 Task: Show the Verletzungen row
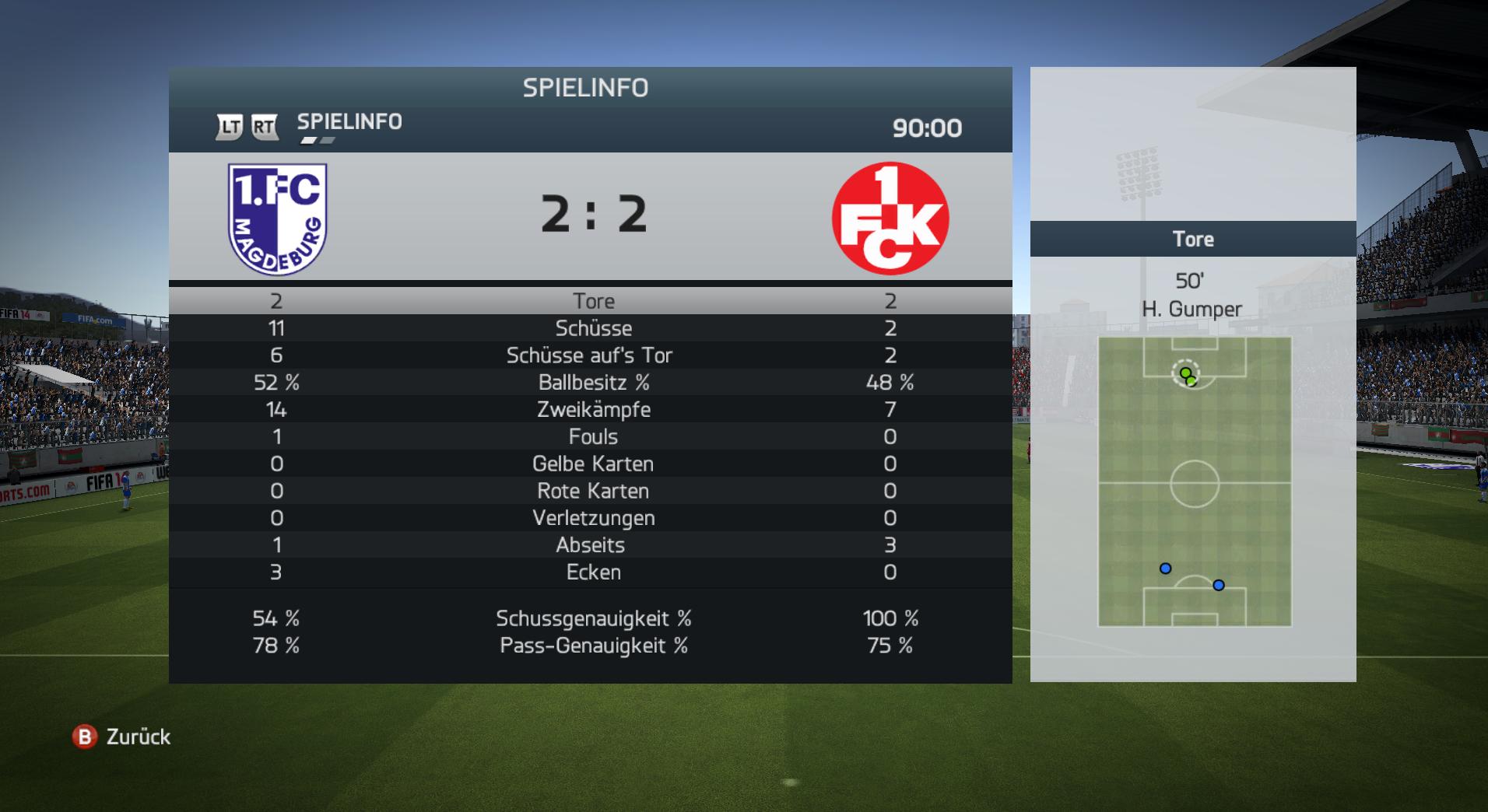point(592,519)
